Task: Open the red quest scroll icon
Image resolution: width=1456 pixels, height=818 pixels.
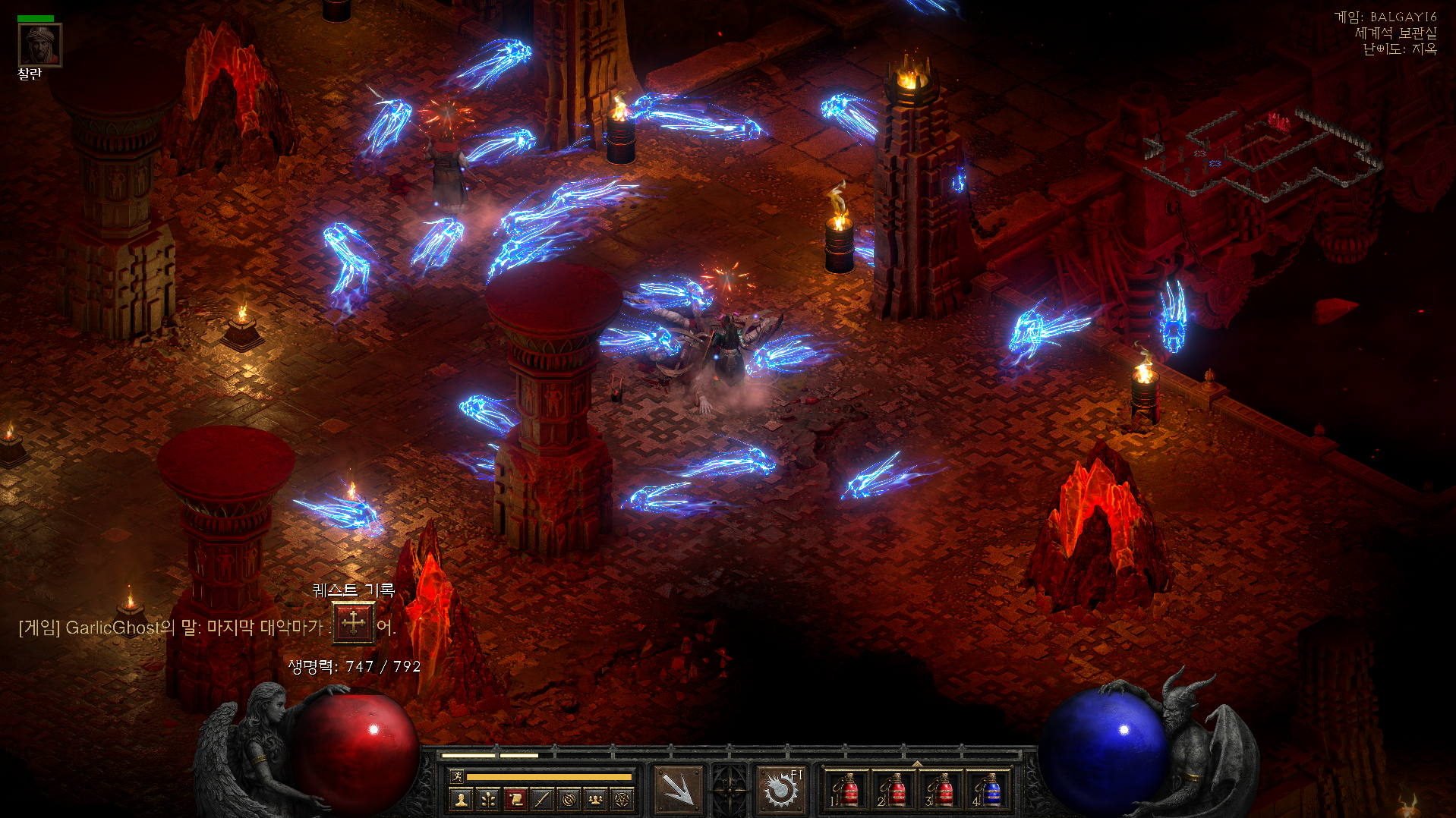Action: click(x=515, y=799)
